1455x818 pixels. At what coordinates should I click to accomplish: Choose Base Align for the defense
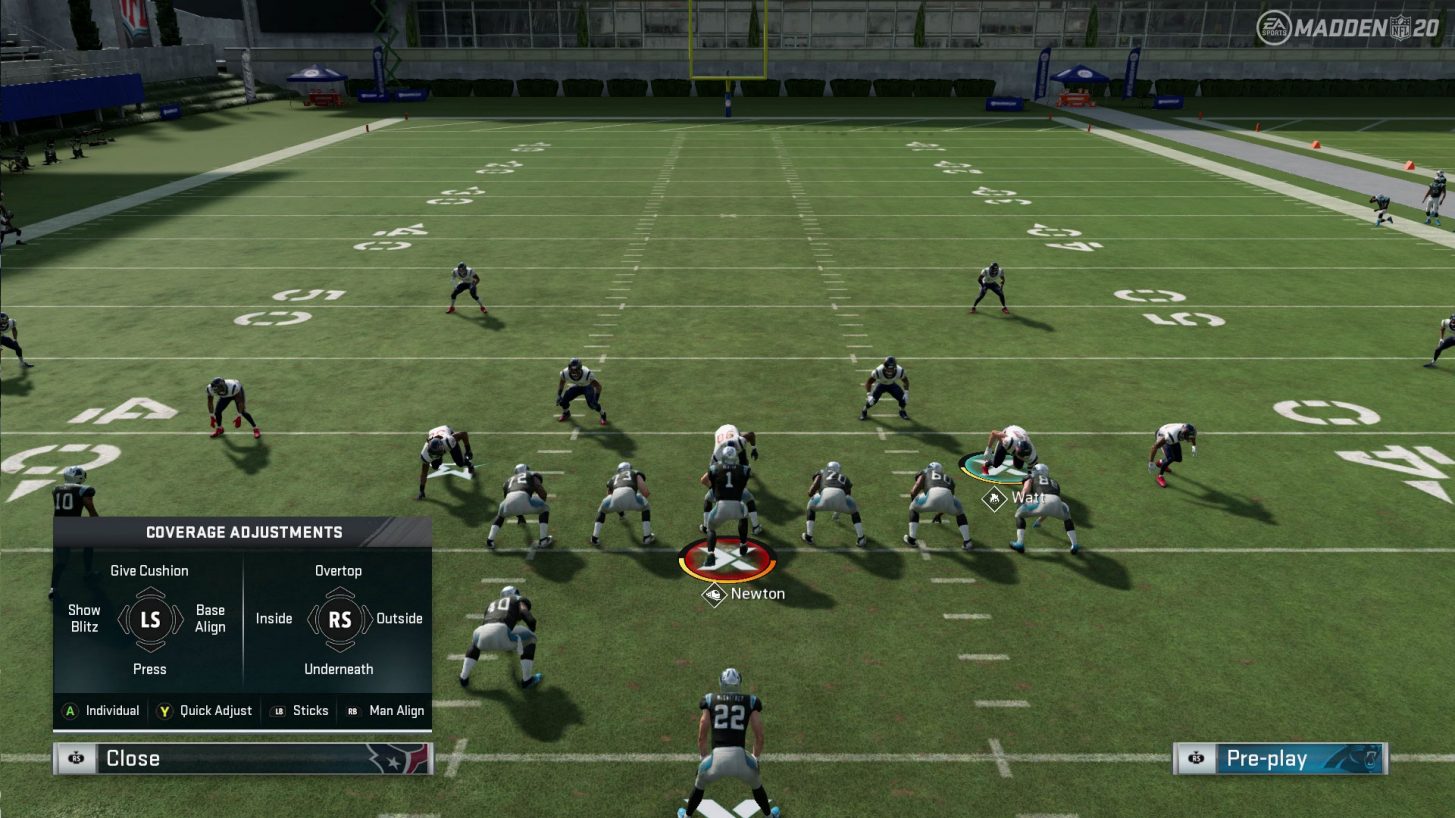210,619
